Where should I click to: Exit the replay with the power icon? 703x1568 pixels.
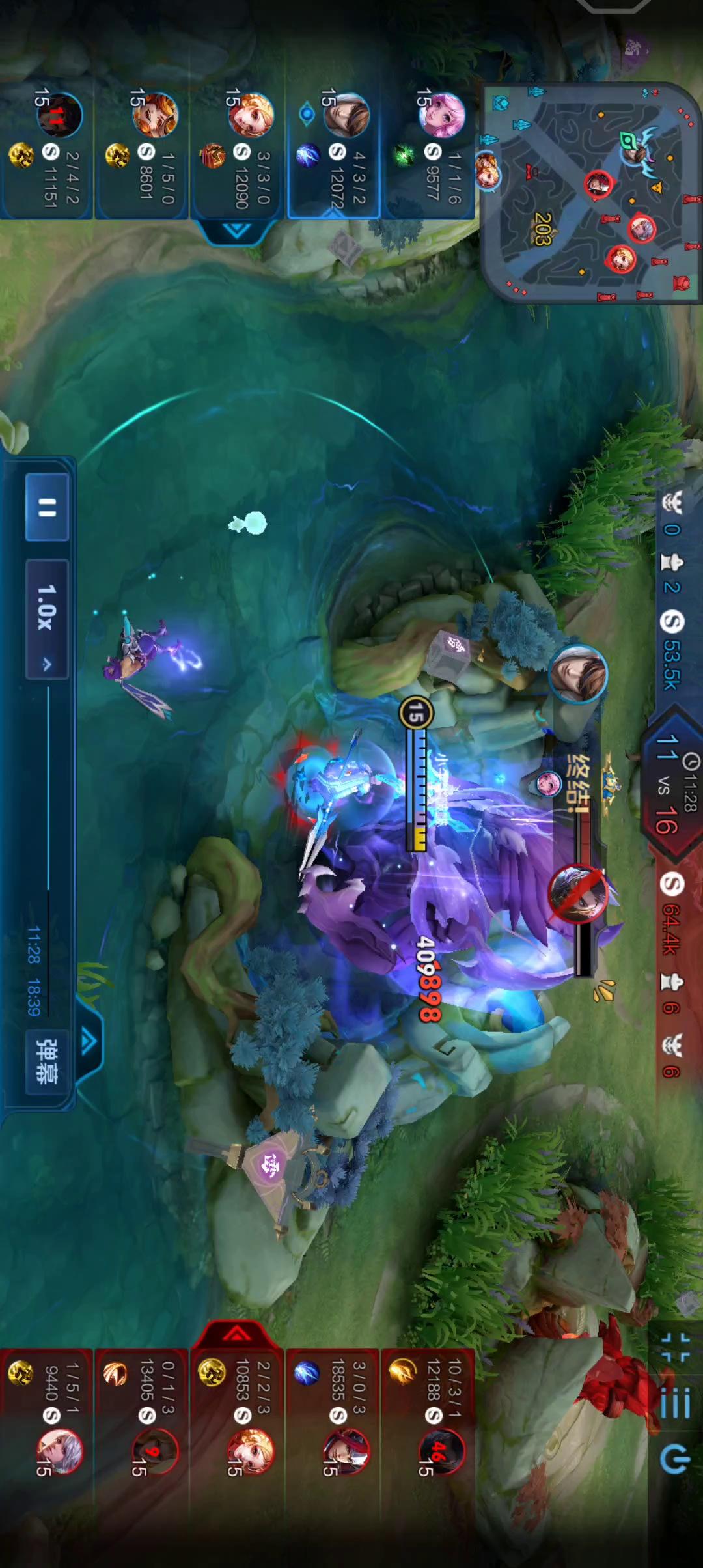[675, 1459]
